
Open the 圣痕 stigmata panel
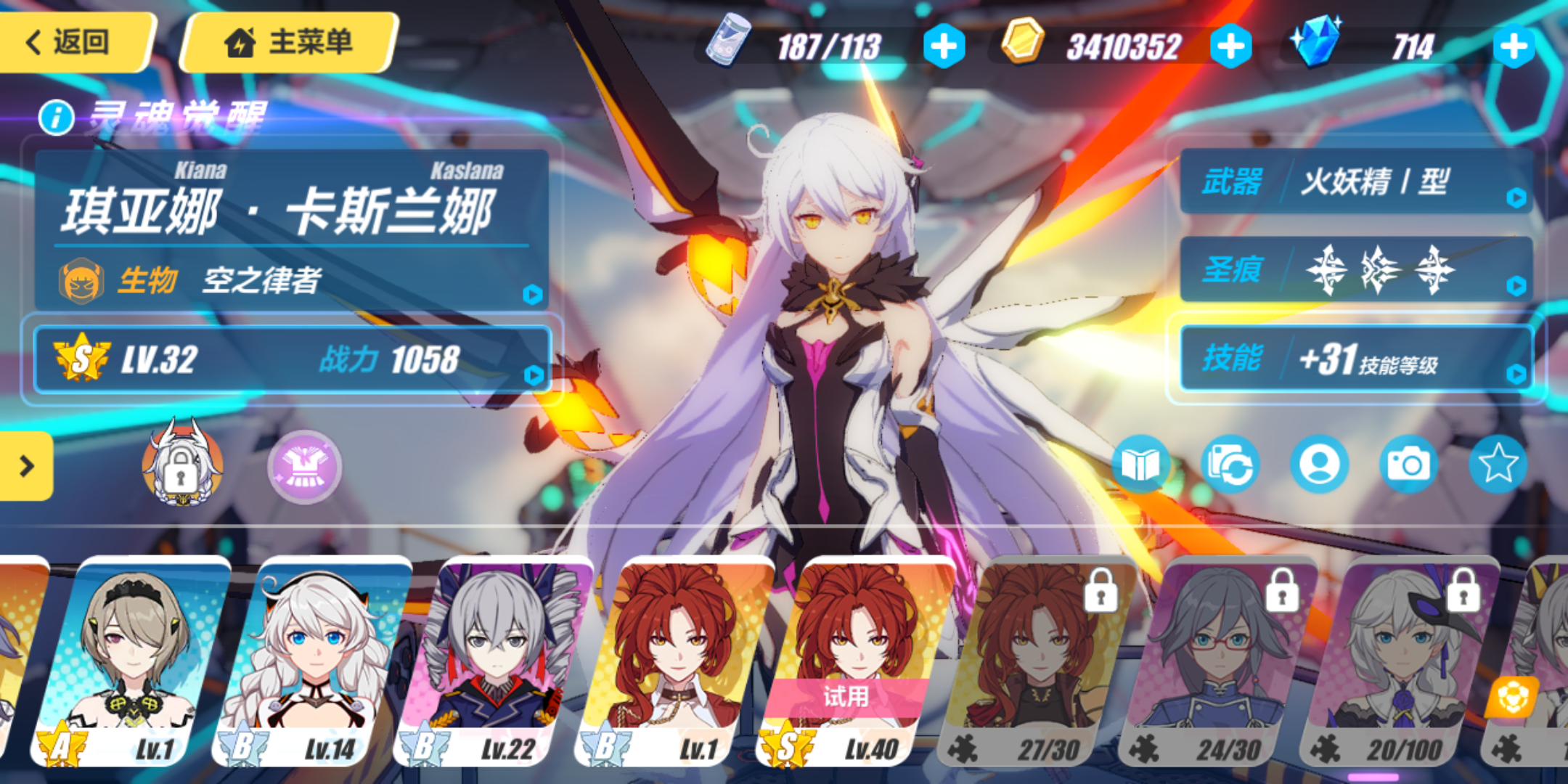point(1356,270)
